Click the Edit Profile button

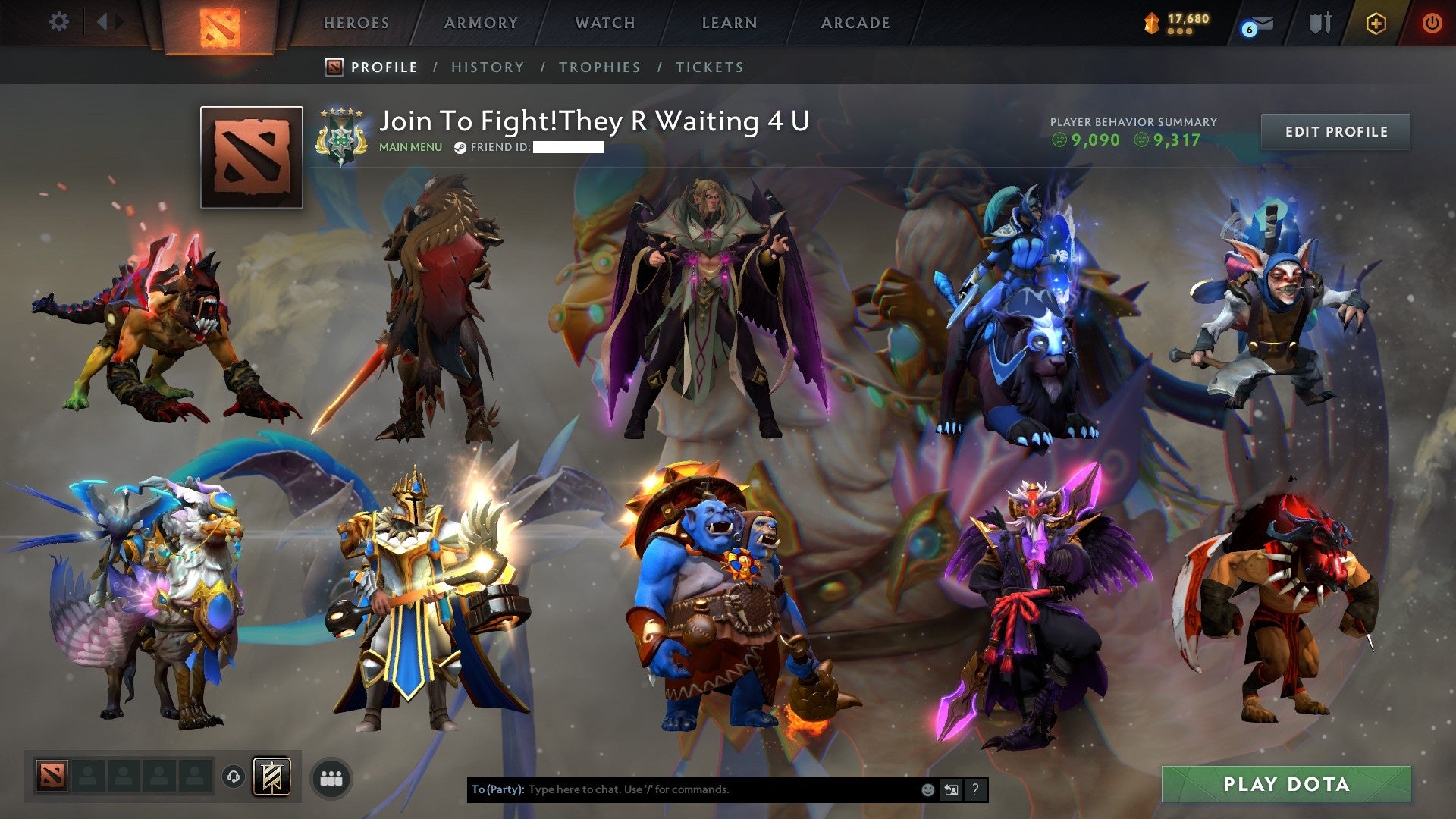(1335, 130)
